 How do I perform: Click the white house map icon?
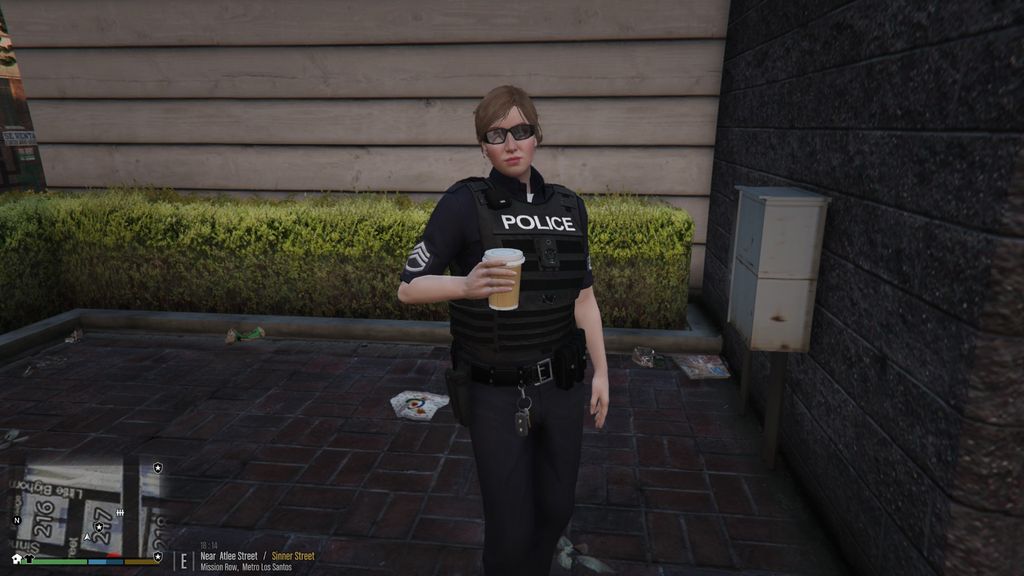[x=16, y=558]
